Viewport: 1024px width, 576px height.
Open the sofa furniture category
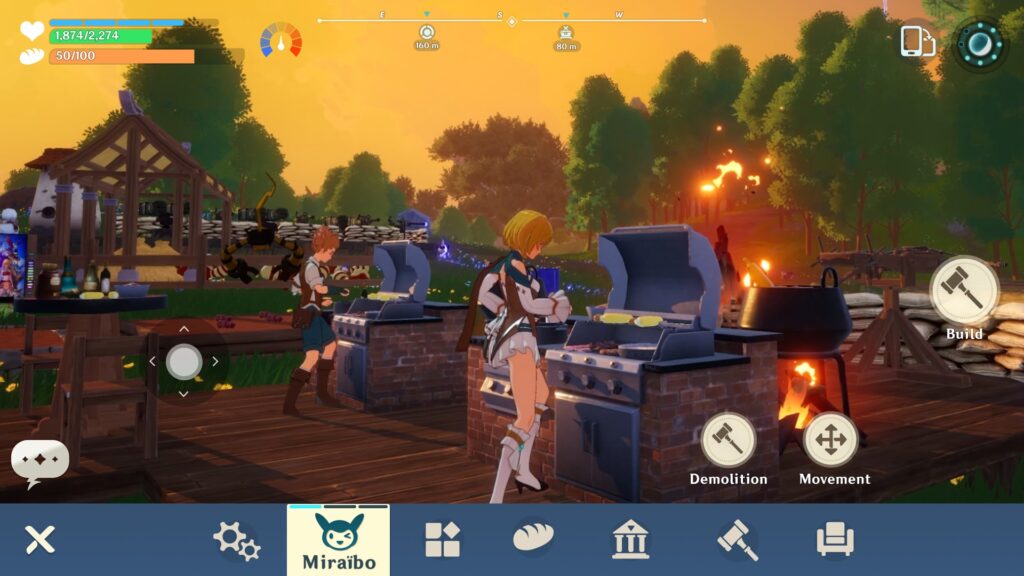(x=835, y=540)
